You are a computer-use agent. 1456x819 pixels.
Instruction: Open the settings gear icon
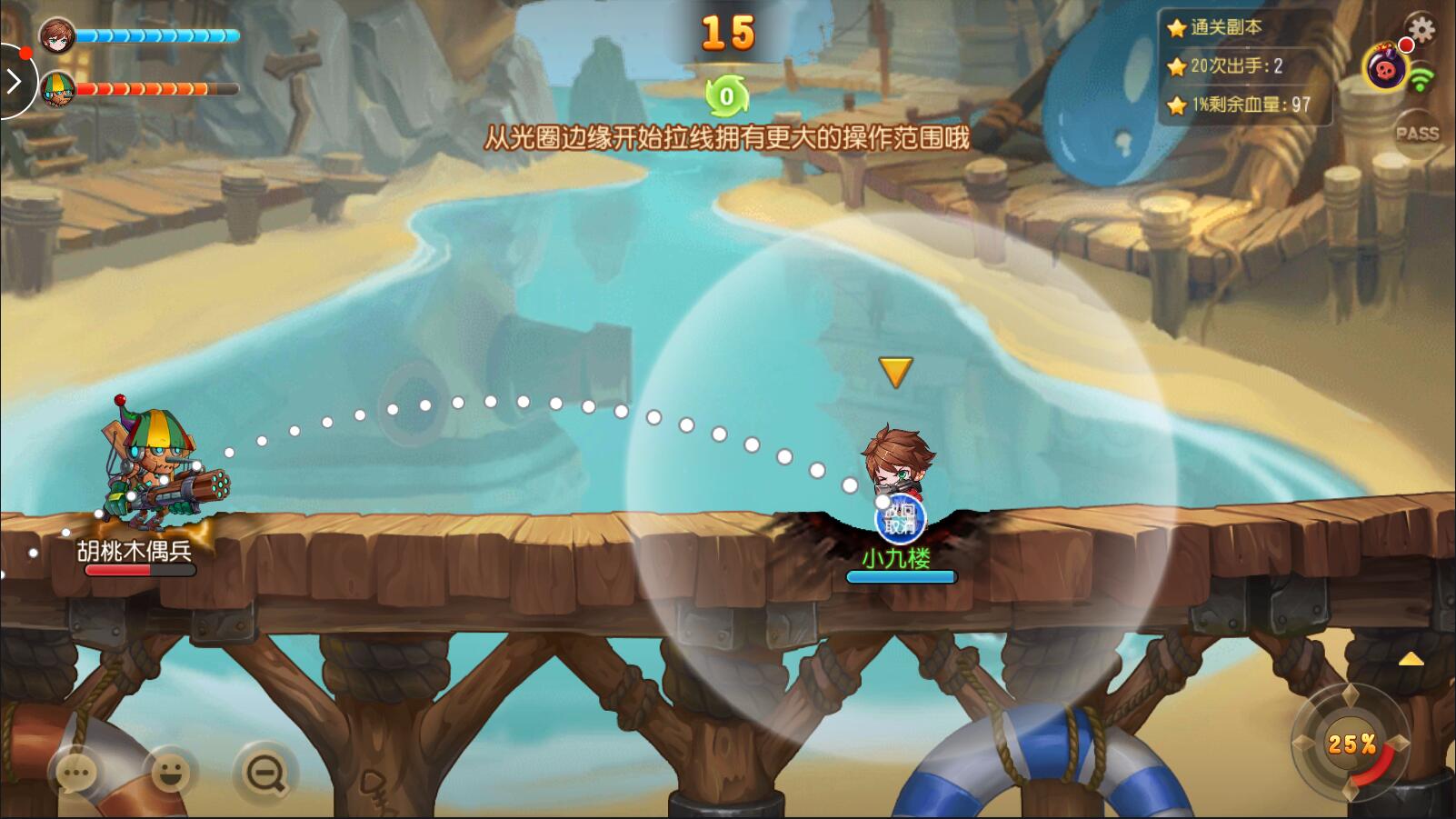point(1421,30)
